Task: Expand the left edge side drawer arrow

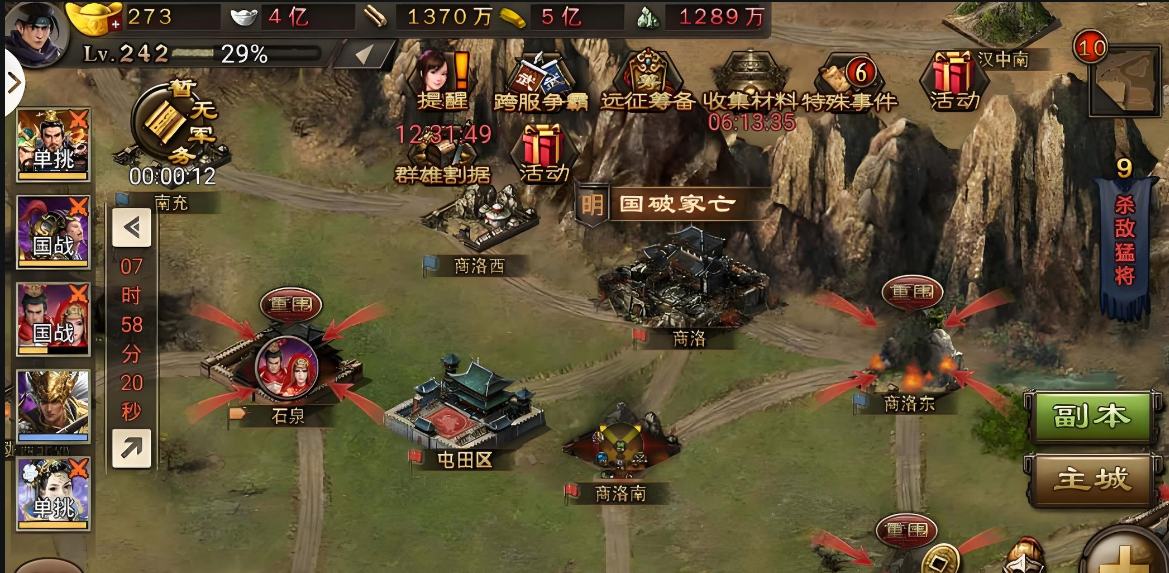Action: click(x=13, y=82)
